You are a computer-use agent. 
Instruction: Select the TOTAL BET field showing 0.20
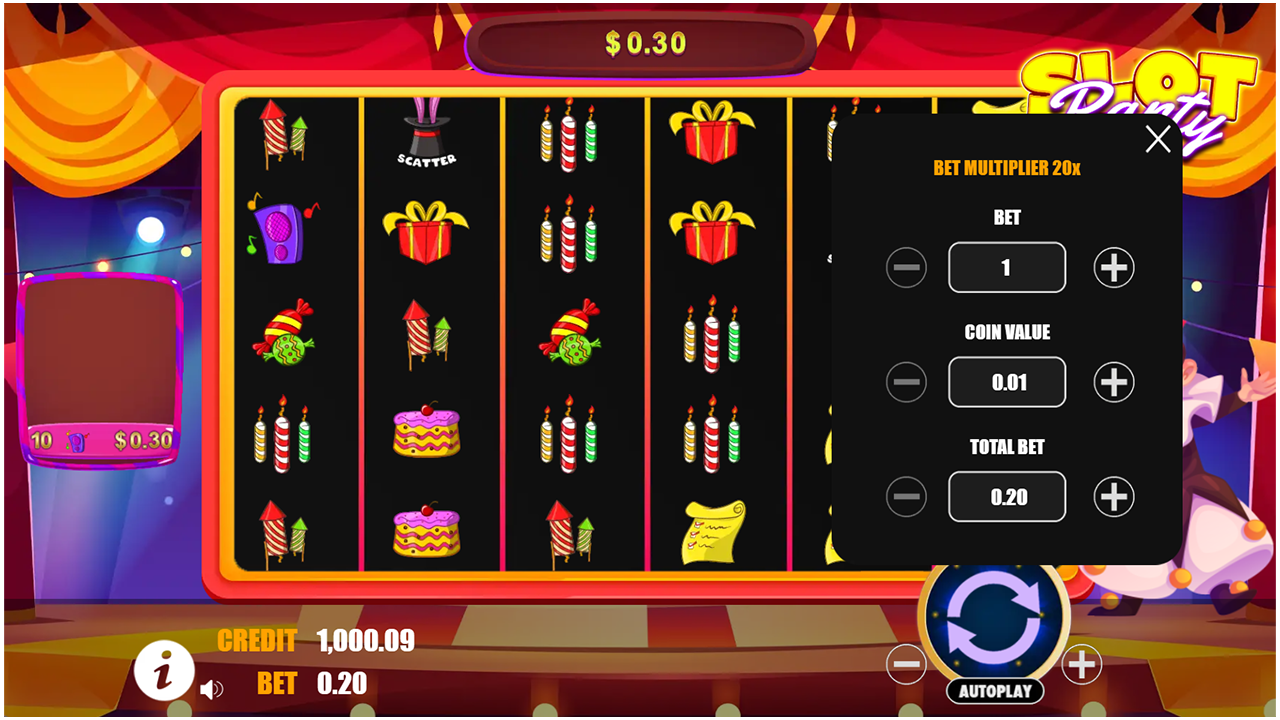(1006, 496)
